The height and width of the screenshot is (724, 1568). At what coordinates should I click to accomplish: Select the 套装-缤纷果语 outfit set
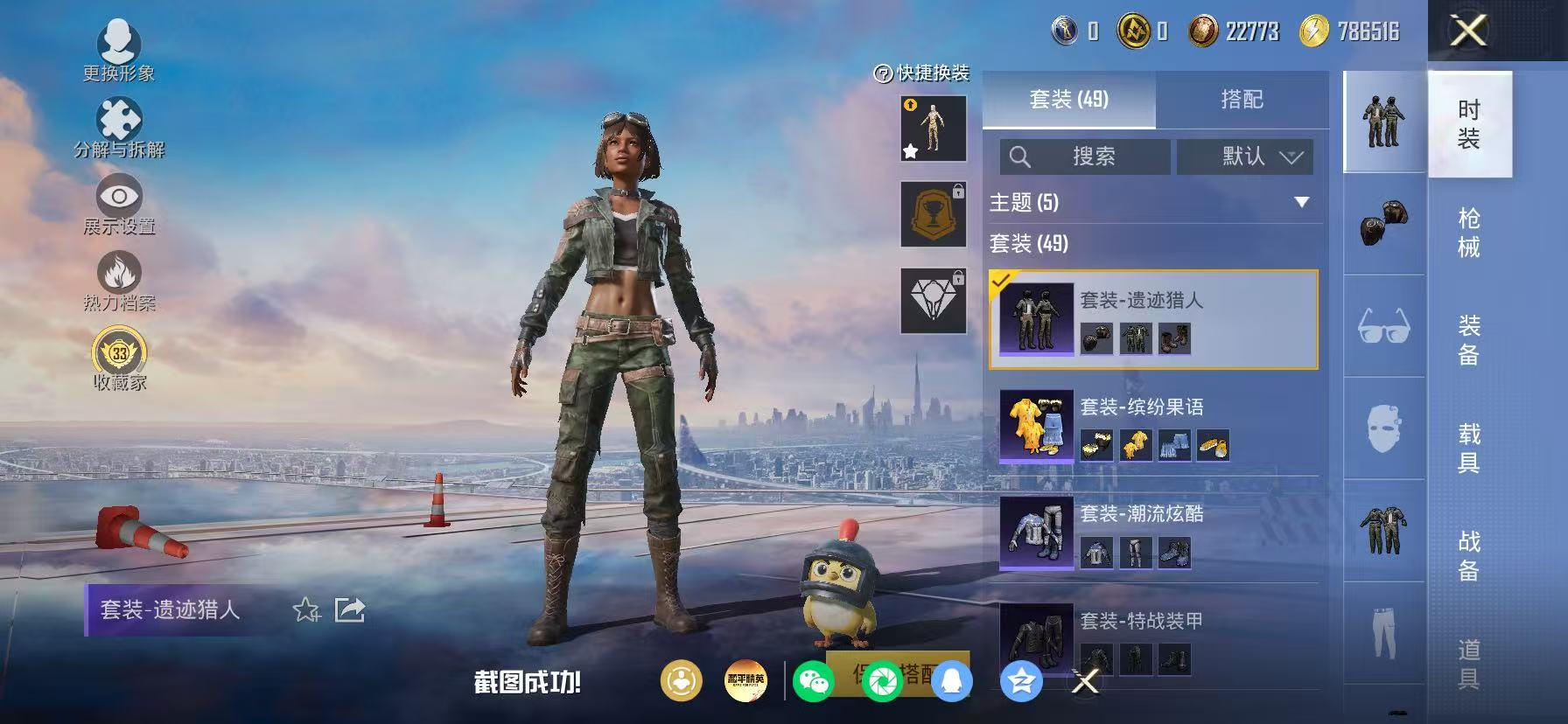[1153, 427]
